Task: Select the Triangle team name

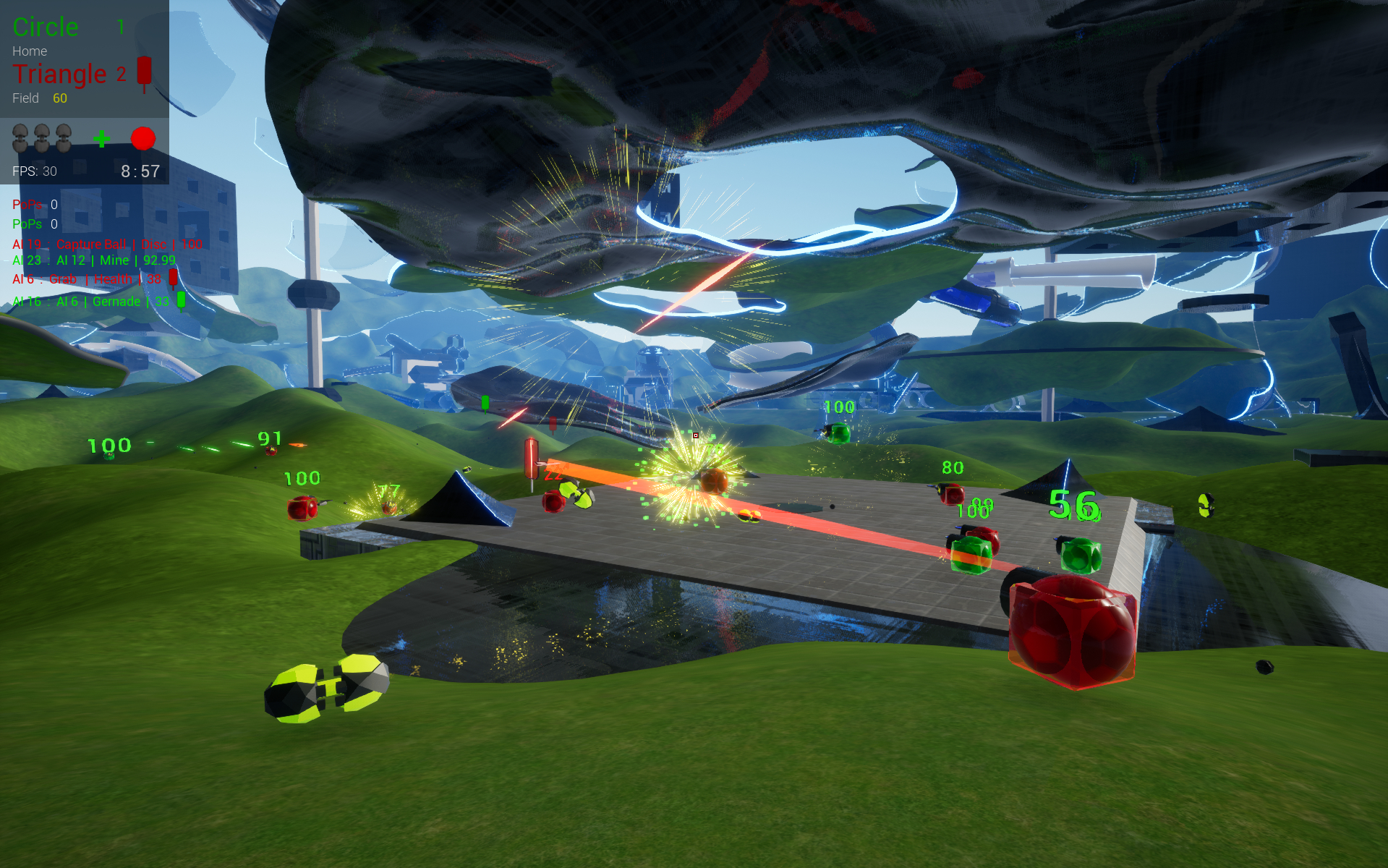Action: [x=59, y=74]
